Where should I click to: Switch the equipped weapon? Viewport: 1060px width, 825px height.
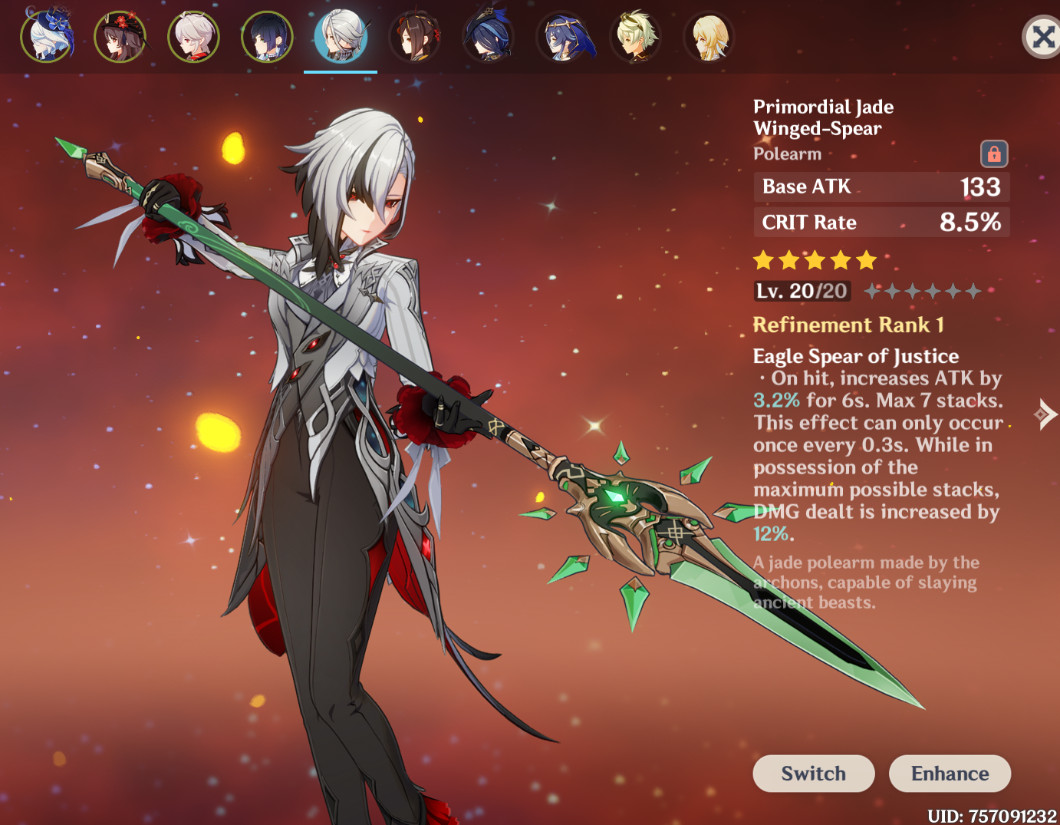(x=813, y=773)
